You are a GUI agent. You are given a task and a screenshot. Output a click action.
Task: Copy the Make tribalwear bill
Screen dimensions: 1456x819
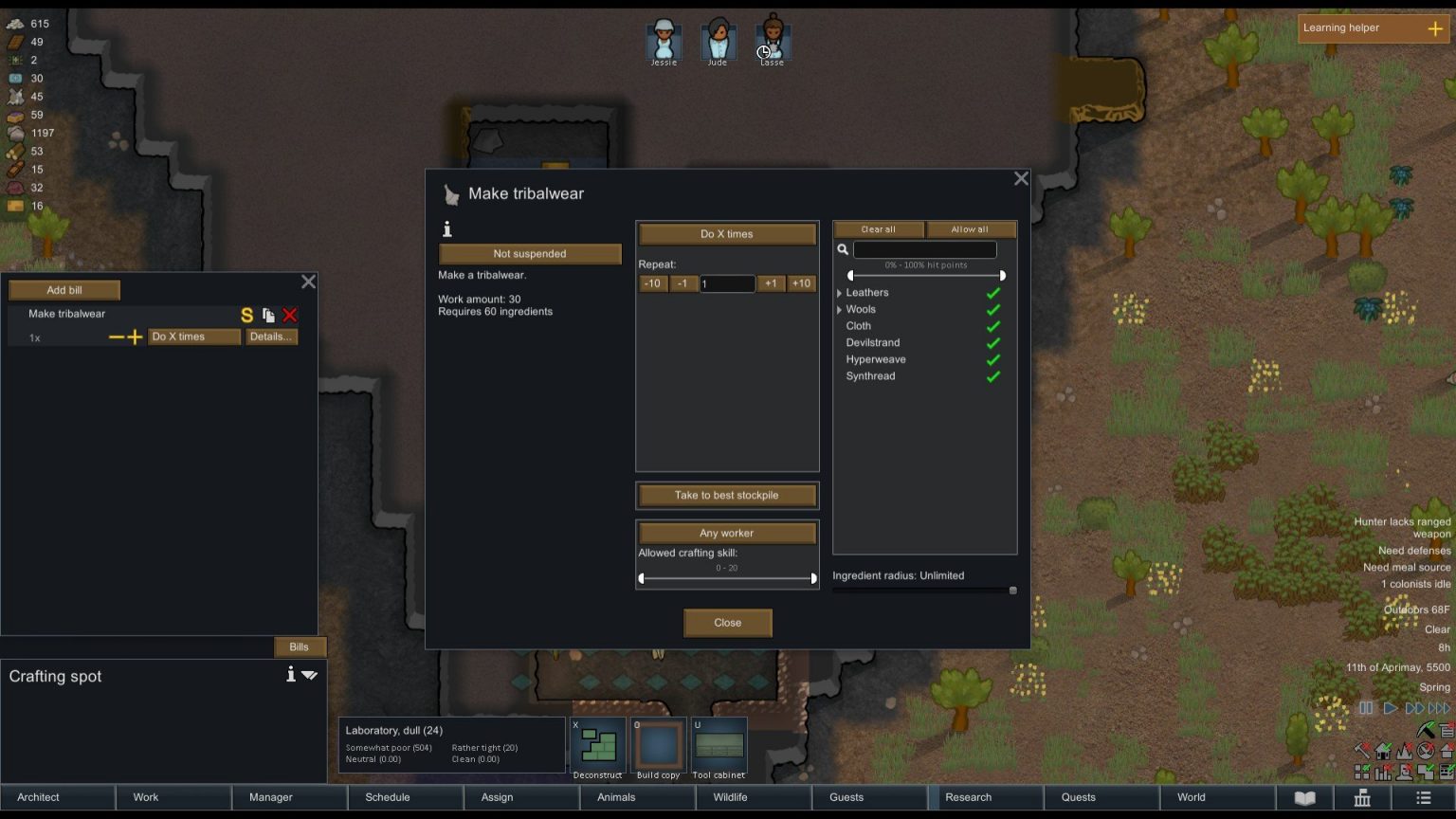(x=268, y=315)
